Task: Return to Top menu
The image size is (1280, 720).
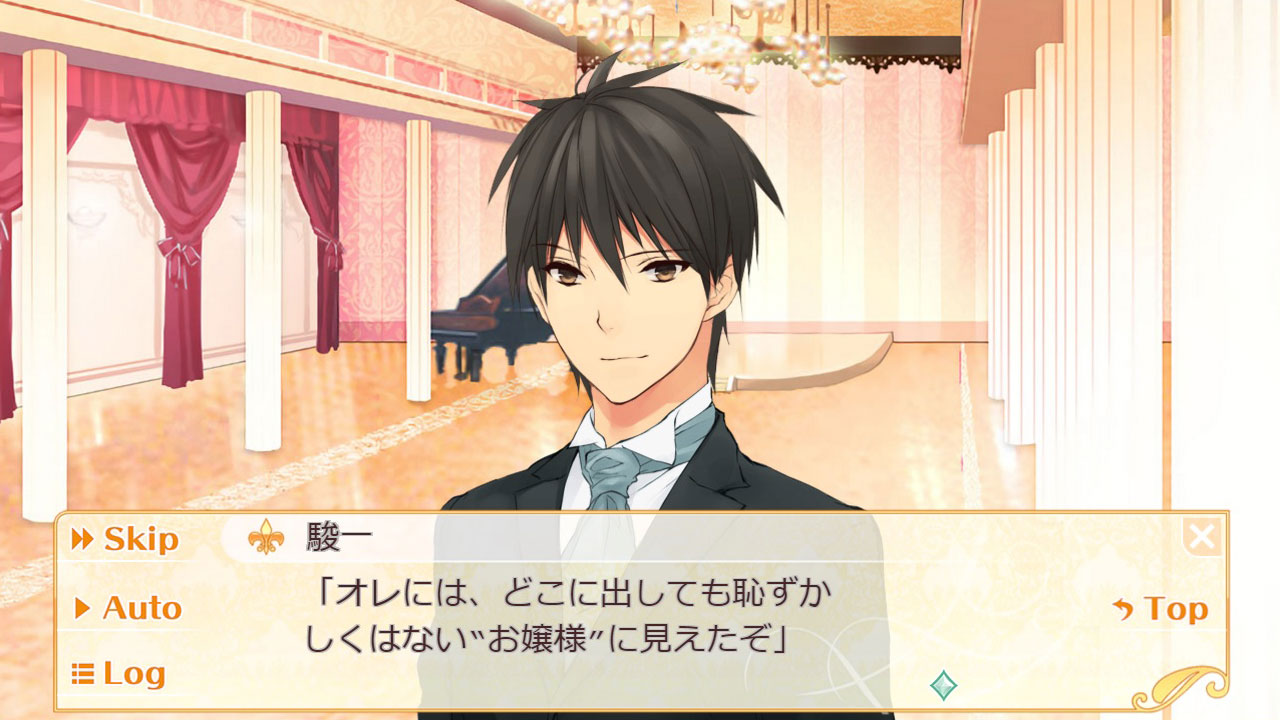Action: (x=1160, y=609)
